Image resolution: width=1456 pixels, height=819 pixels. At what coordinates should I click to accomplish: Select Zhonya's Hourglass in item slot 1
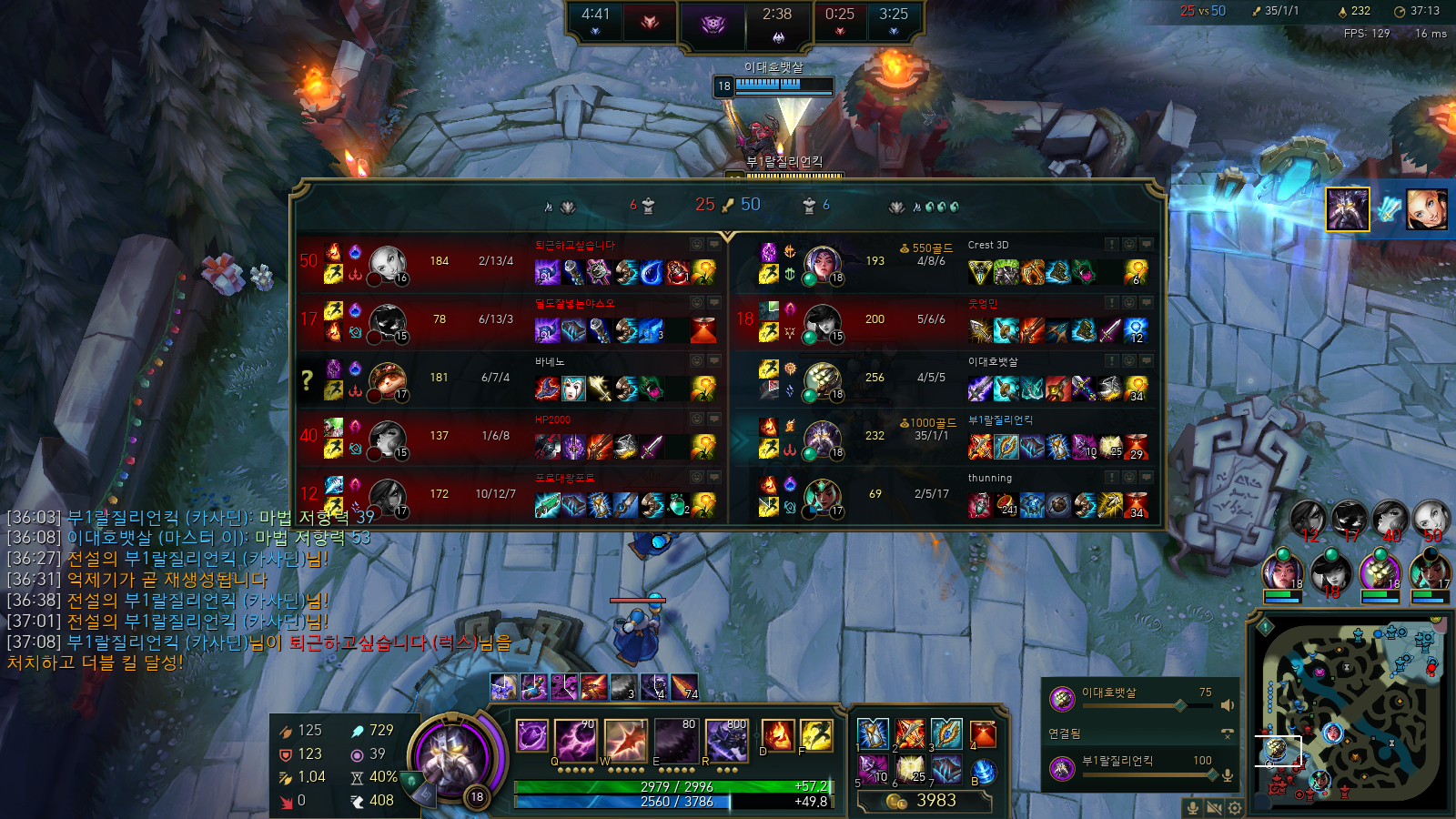pos(873,733)
